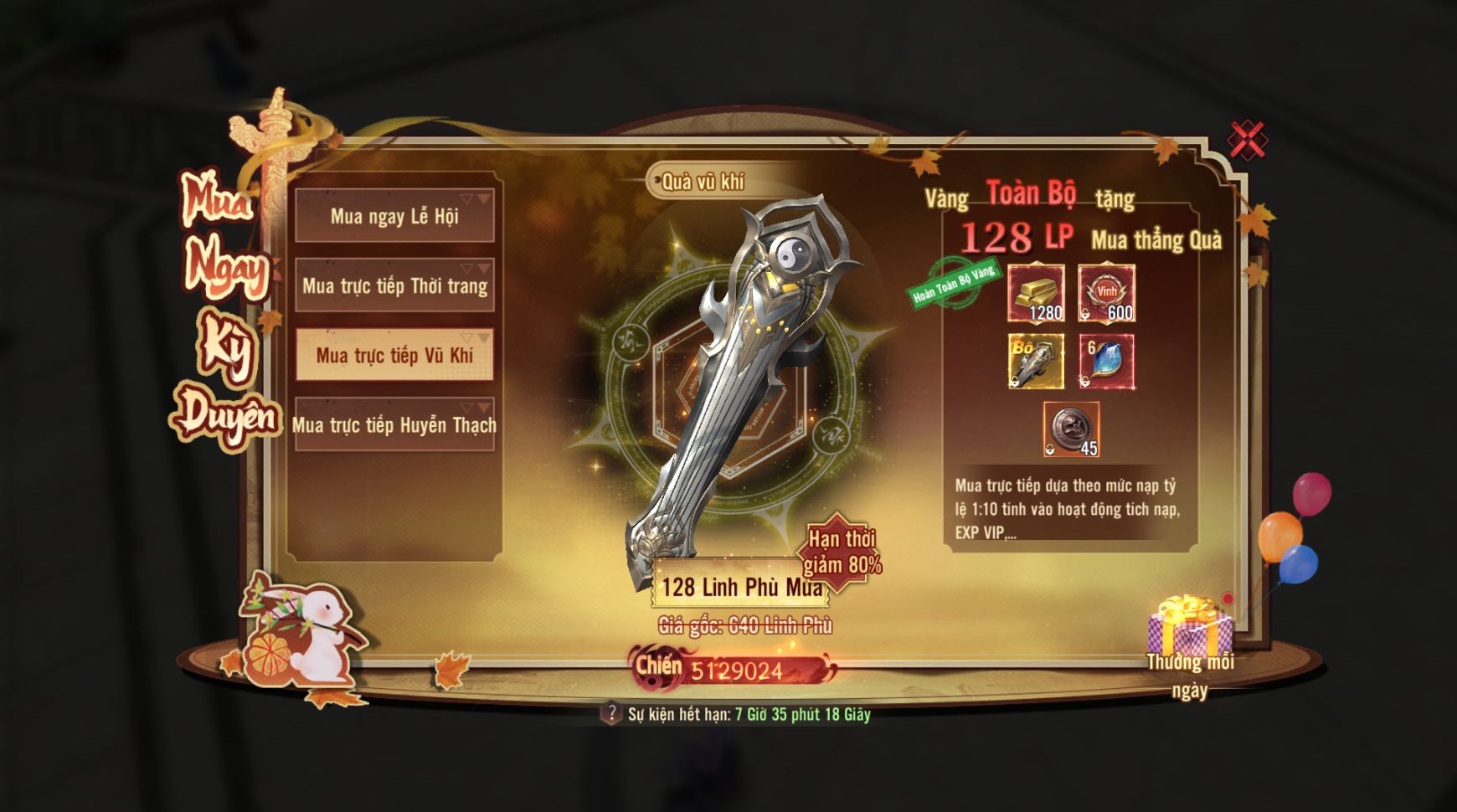
Task: Inspect the 1280 gold bars reward
Action: pos(1036,293)
